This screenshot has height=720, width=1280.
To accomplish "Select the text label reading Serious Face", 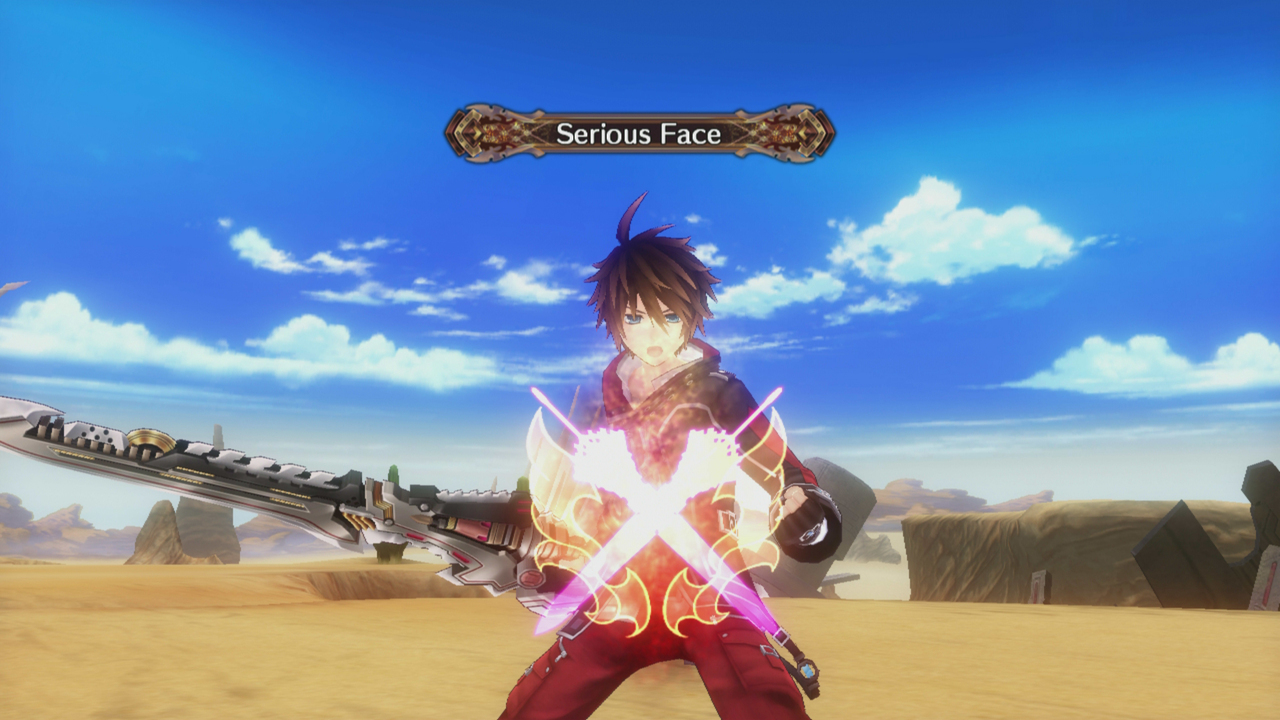I will pyautogui.click(x=640, y=131).
